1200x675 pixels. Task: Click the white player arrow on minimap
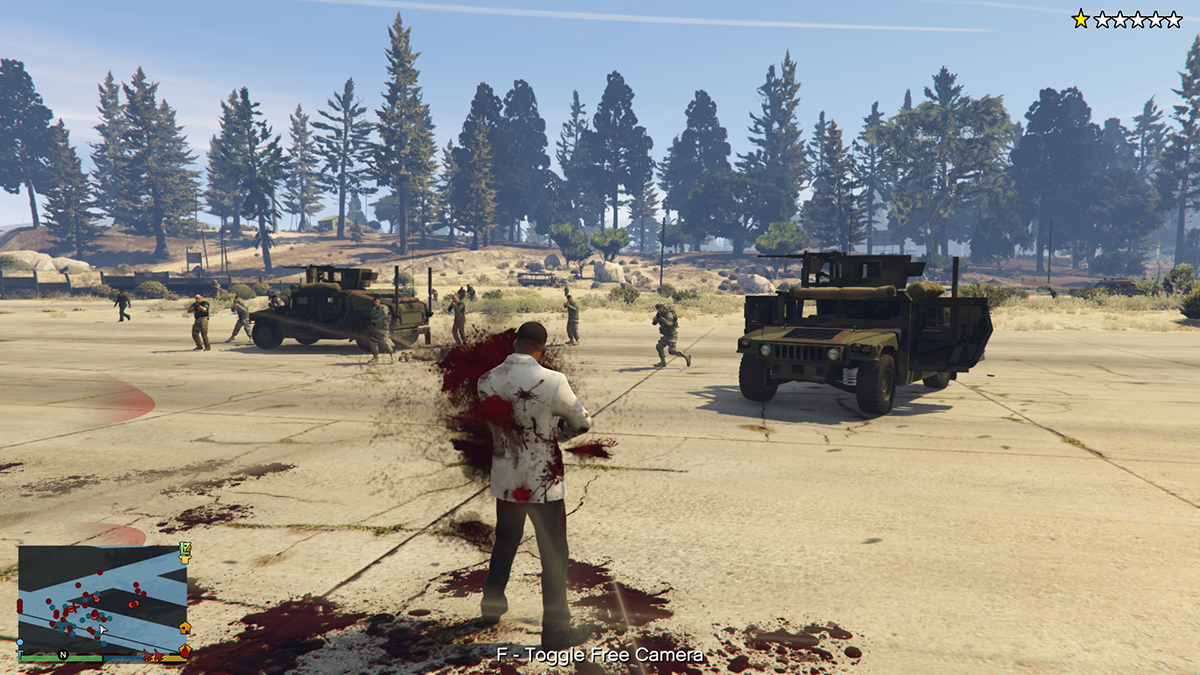tap(103, 629)
